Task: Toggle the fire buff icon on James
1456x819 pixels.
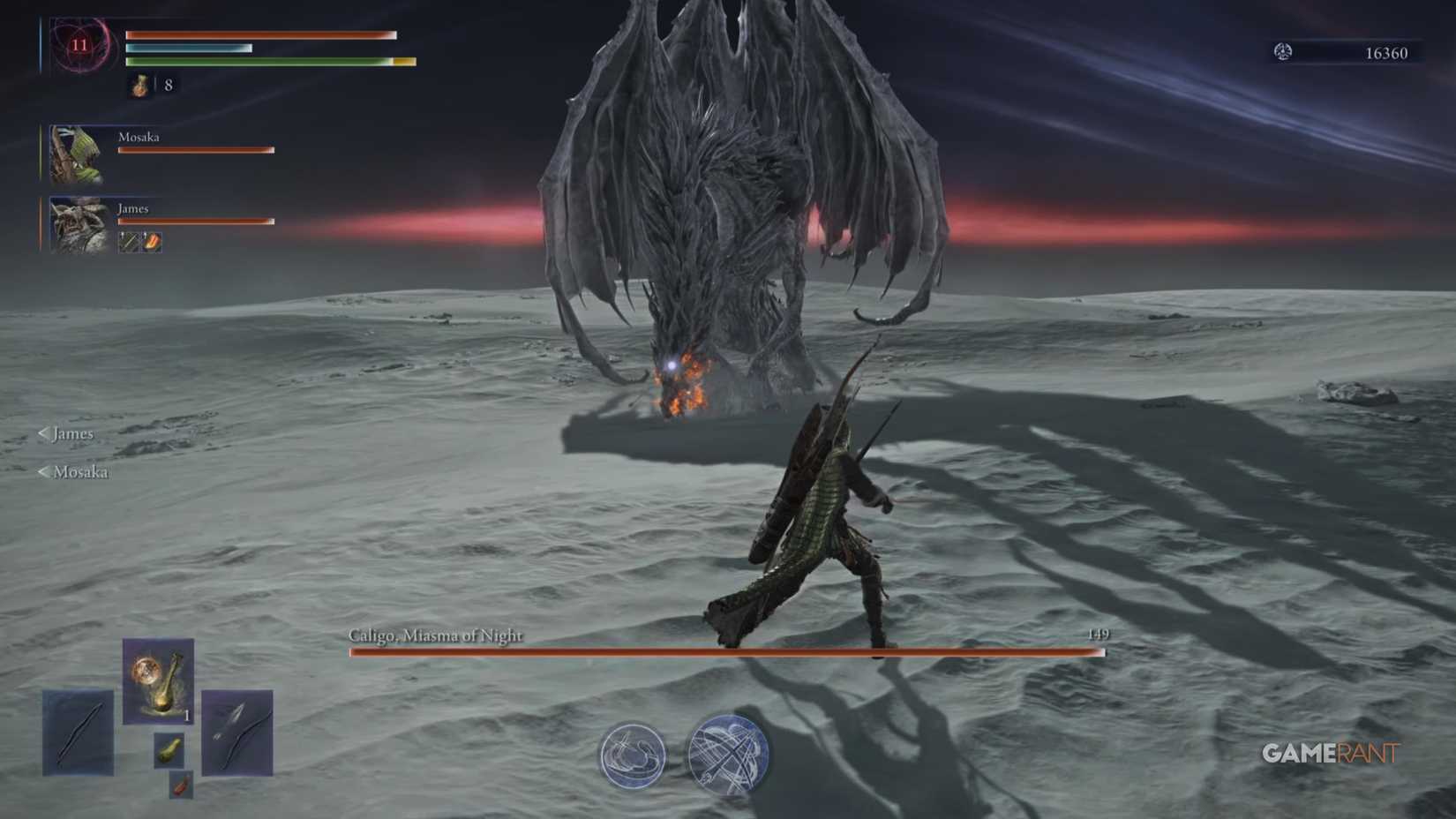Action: point(150,241)
